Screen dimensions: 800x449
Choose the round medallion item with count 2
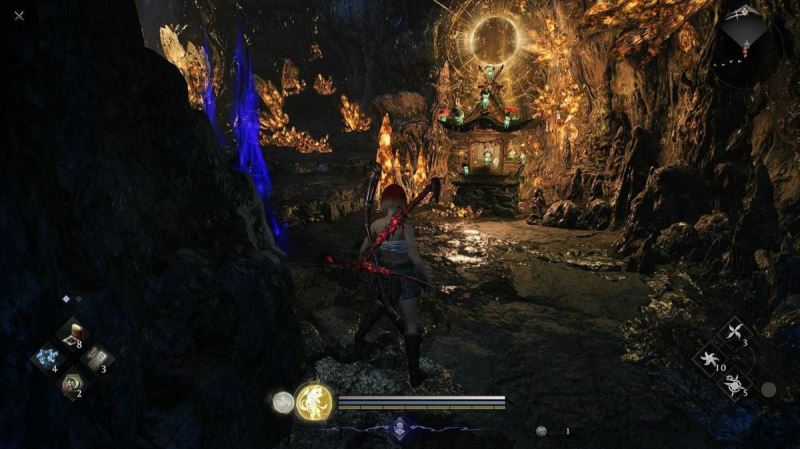point(71,382)
